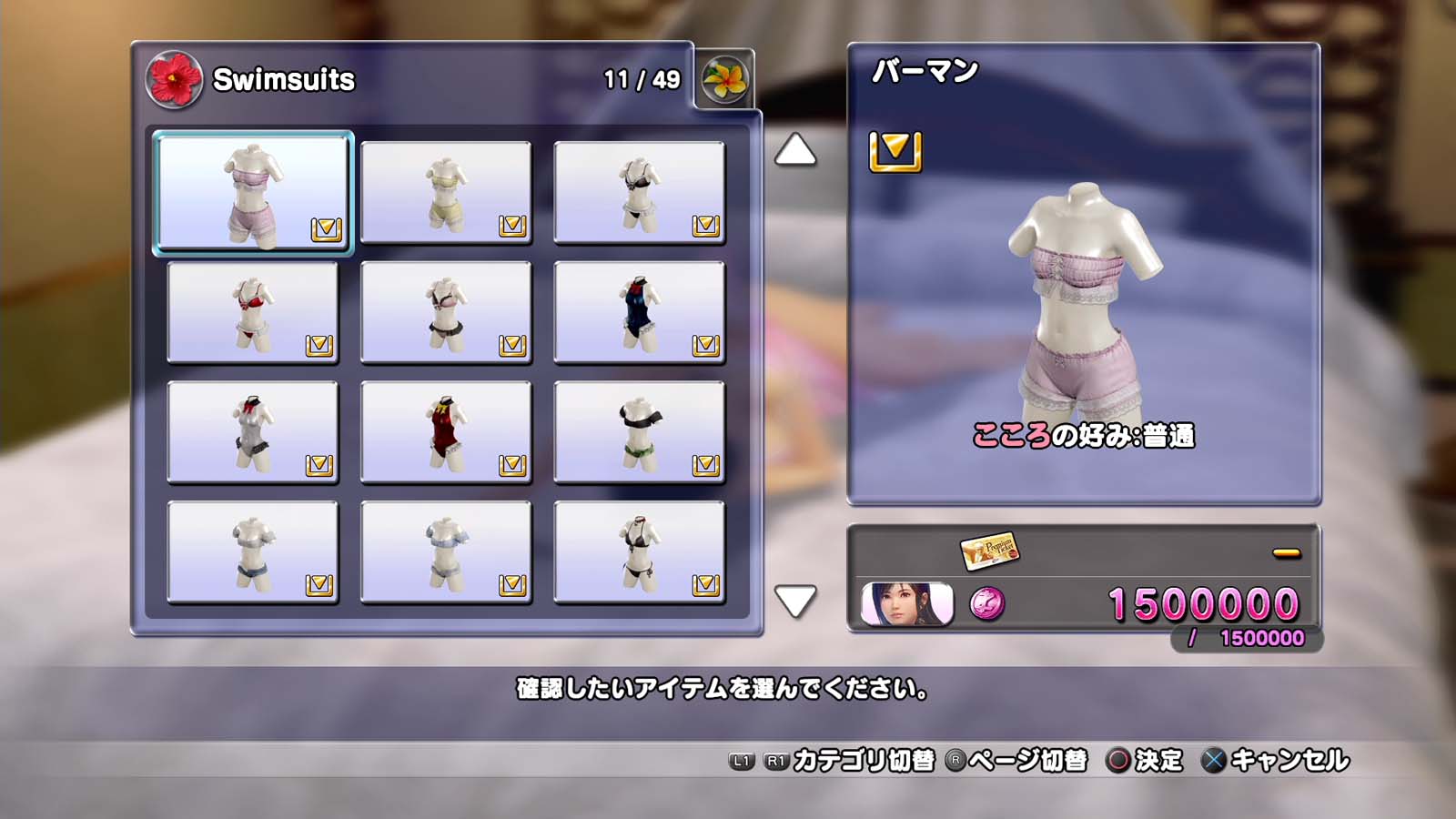Select the navy blue one-piece swimsuit
Image resolution: width=1456 pixels, height=819 pixels.
(639, 312)
